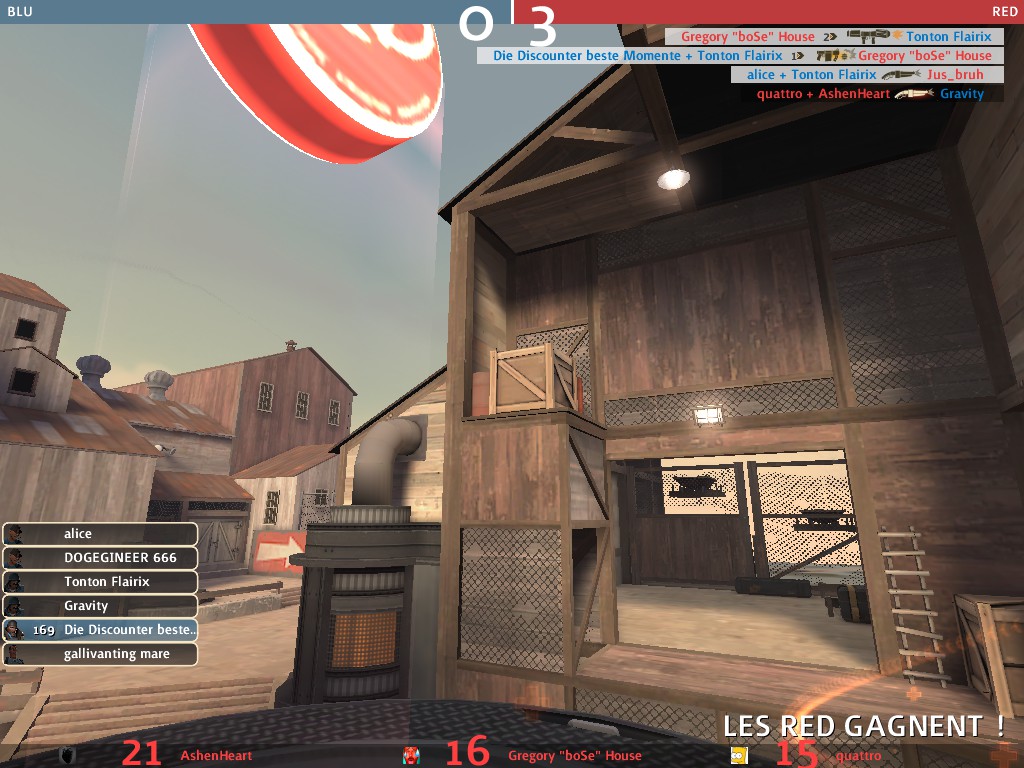Select the Die Discounter beste player row
Screen dimensions: 1024x768
click(100, 630)
